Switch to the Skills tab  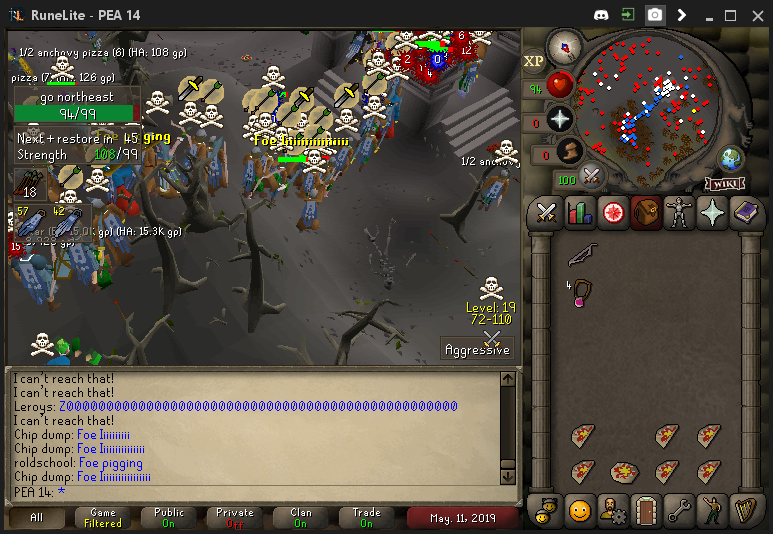(x=579, y=213)
